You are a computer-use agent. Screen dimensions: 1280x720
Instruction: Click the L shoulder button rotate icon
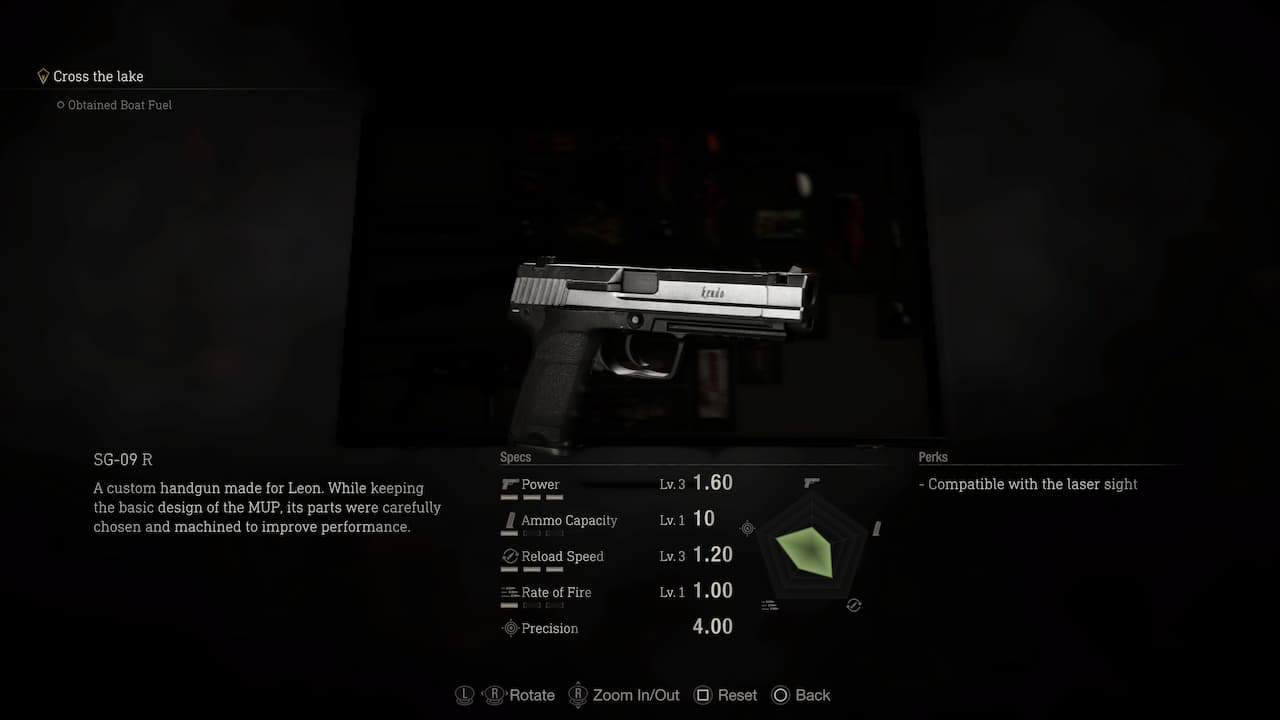464,694
